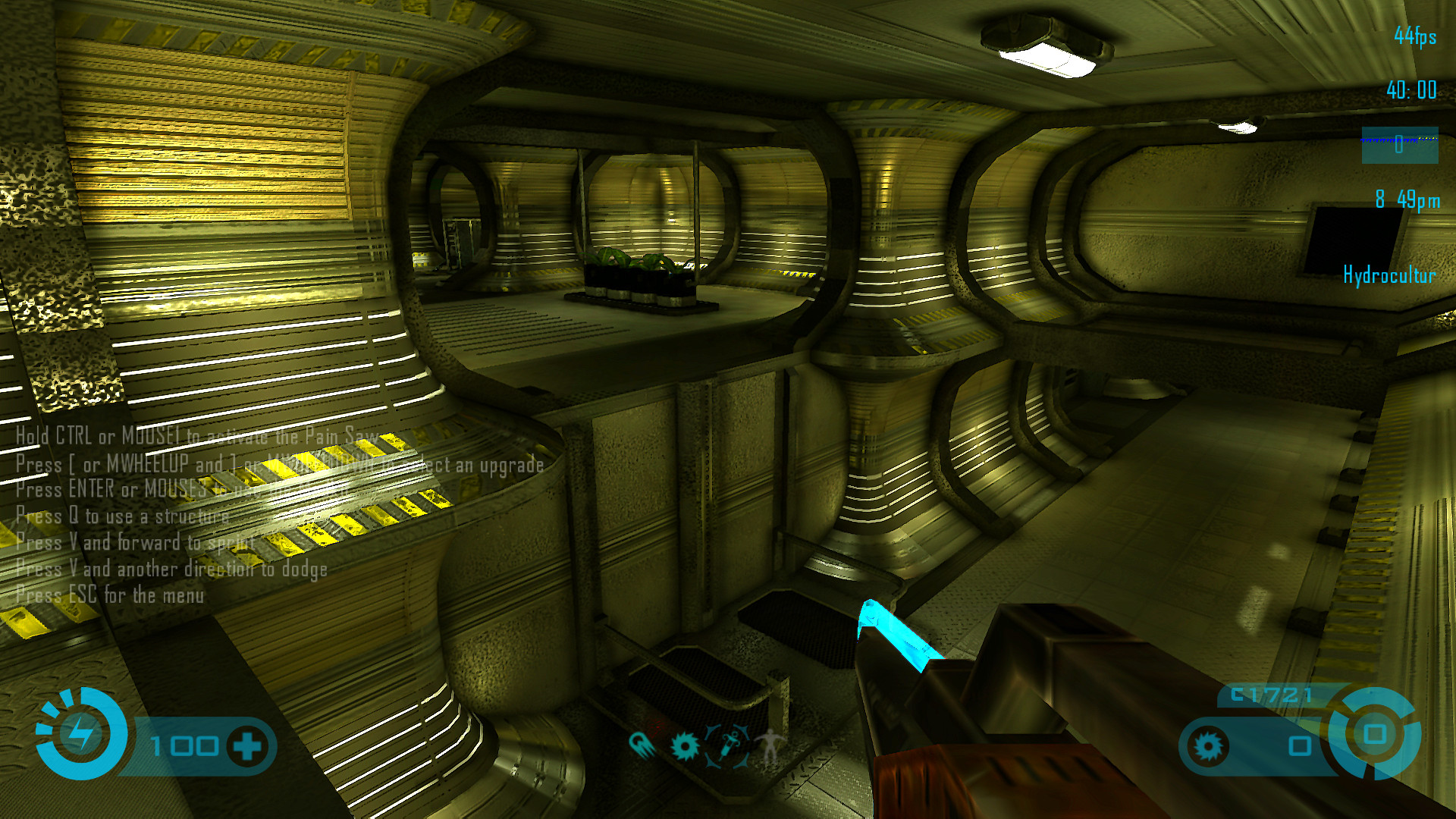
Task: Select the grey human figure inventory icon
Action: [x=770, y=745]
